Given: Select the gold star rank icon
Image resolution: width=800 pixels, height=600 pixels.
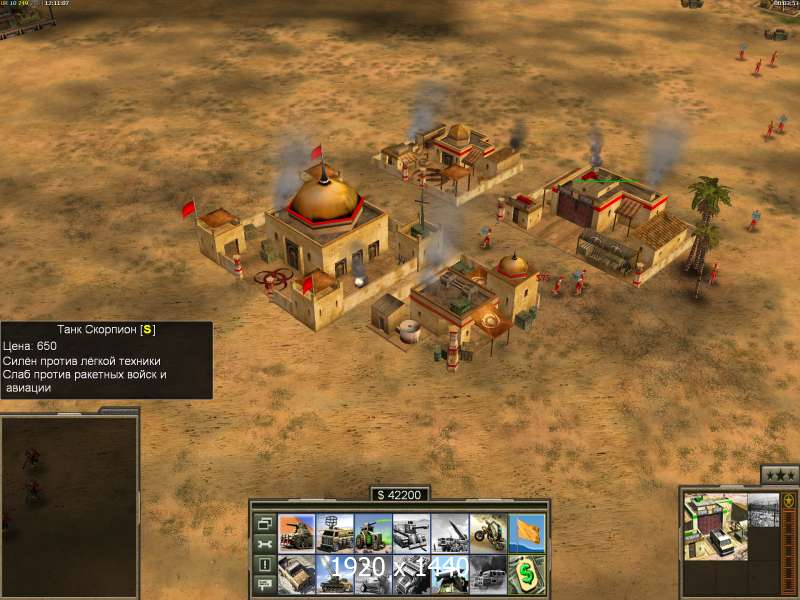Looking at the screenshot, I should click(789, 499).
